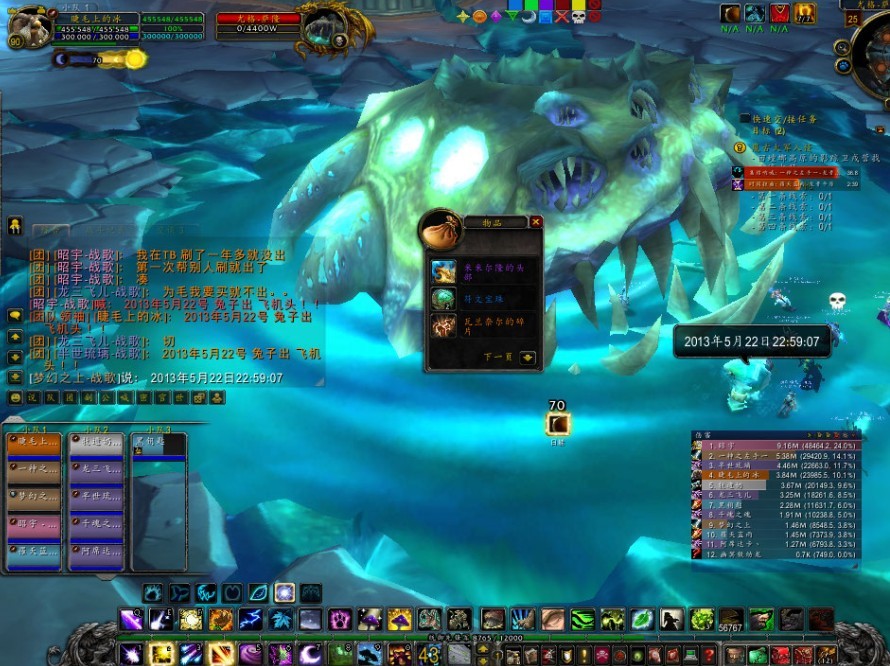The width and height of the screenshot is (890, 666).
Task: Activate the lightning bolt ability icon
Action: (x=249, y=620)
